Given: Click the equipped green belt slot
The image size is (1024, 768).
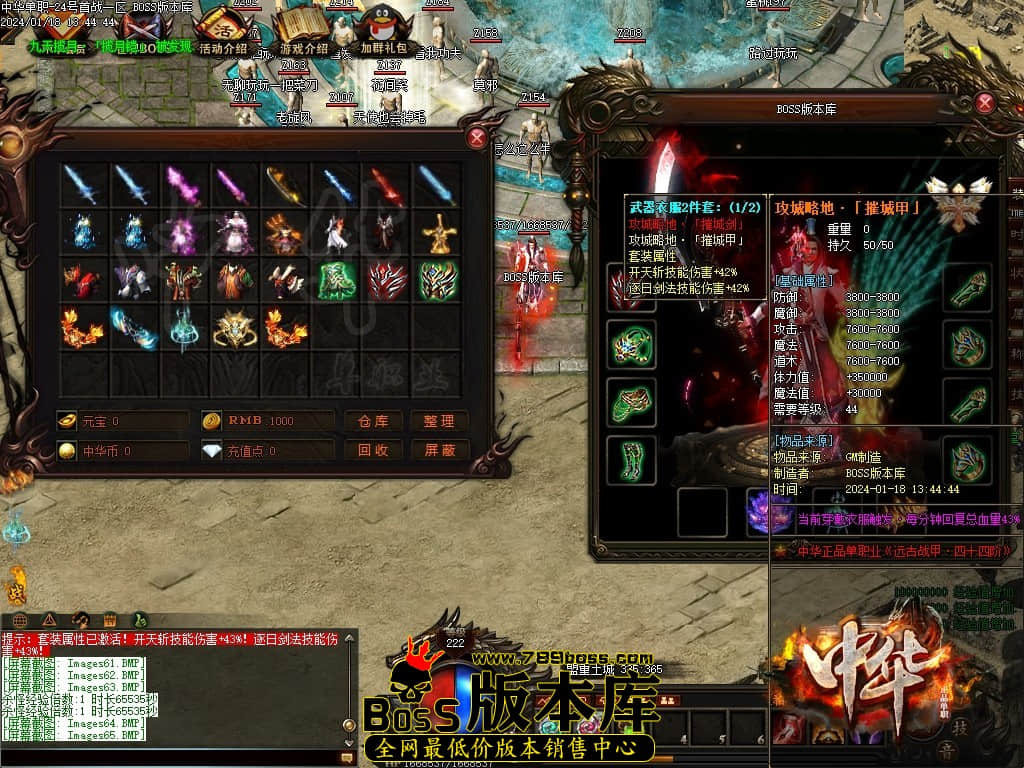Looking at the screenshot, I should pos(632,401).
